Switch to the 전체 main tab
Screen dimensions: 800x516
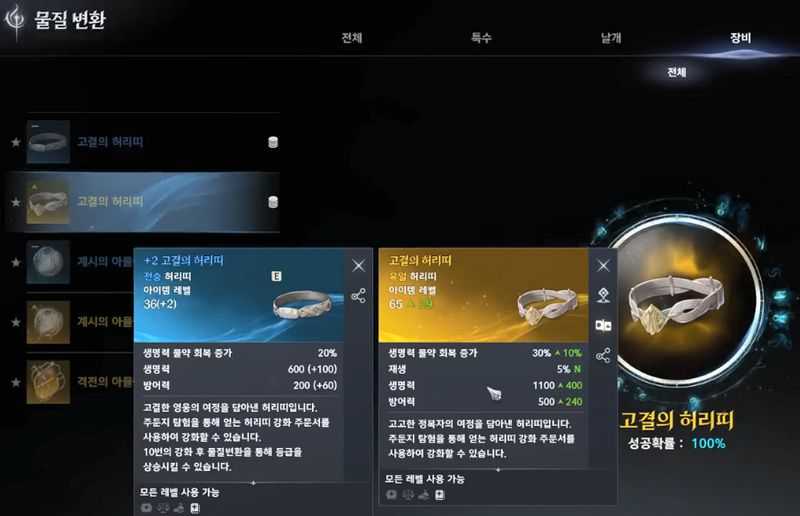coord(351,39)
